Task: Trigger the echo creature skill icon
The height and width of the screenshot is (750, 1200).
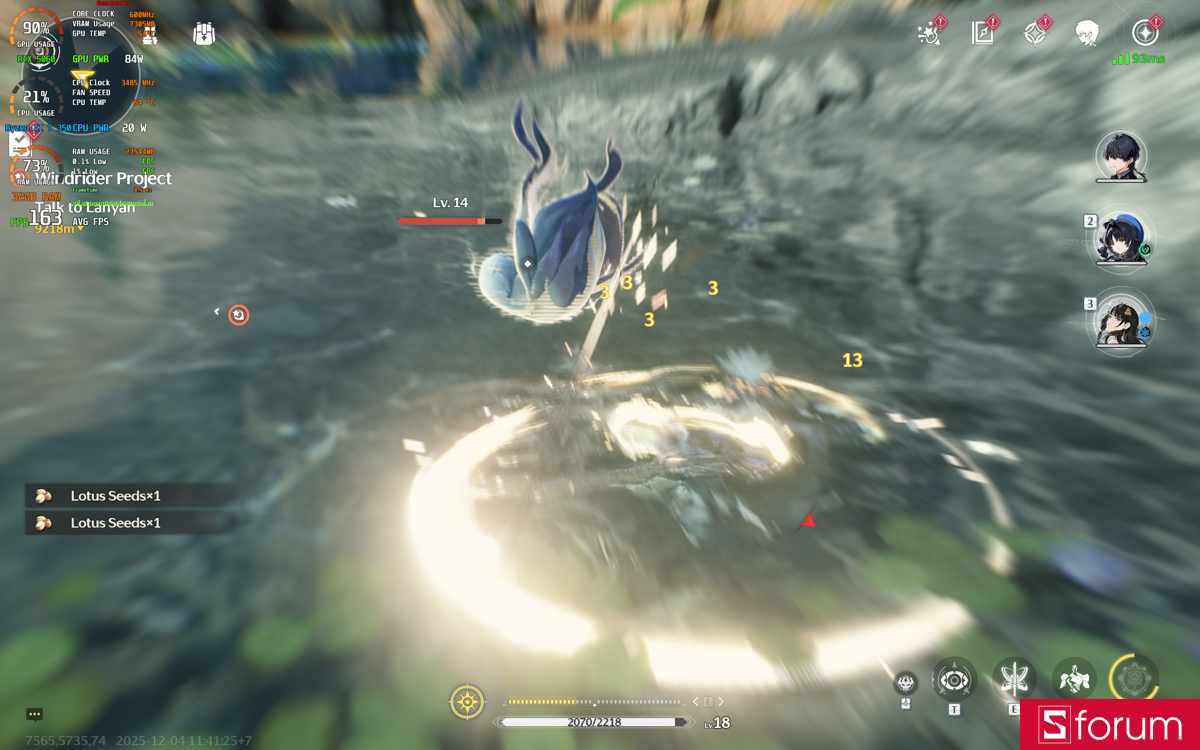Action: tap(1074, 680)
